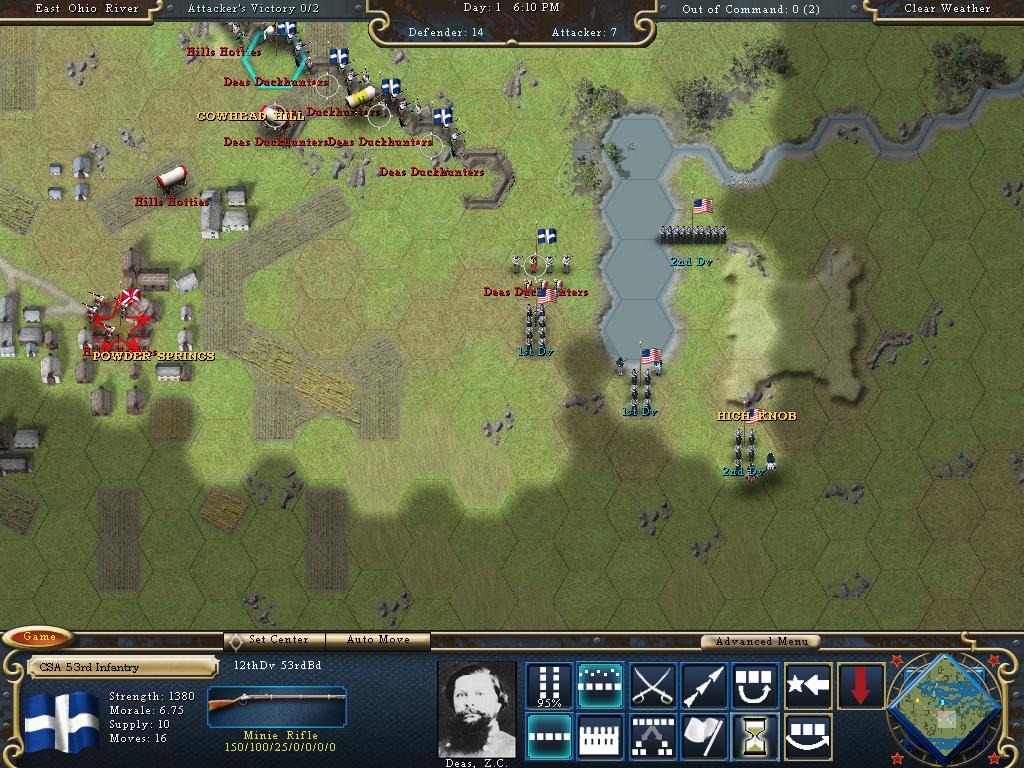Click the white flag icon

704,737
